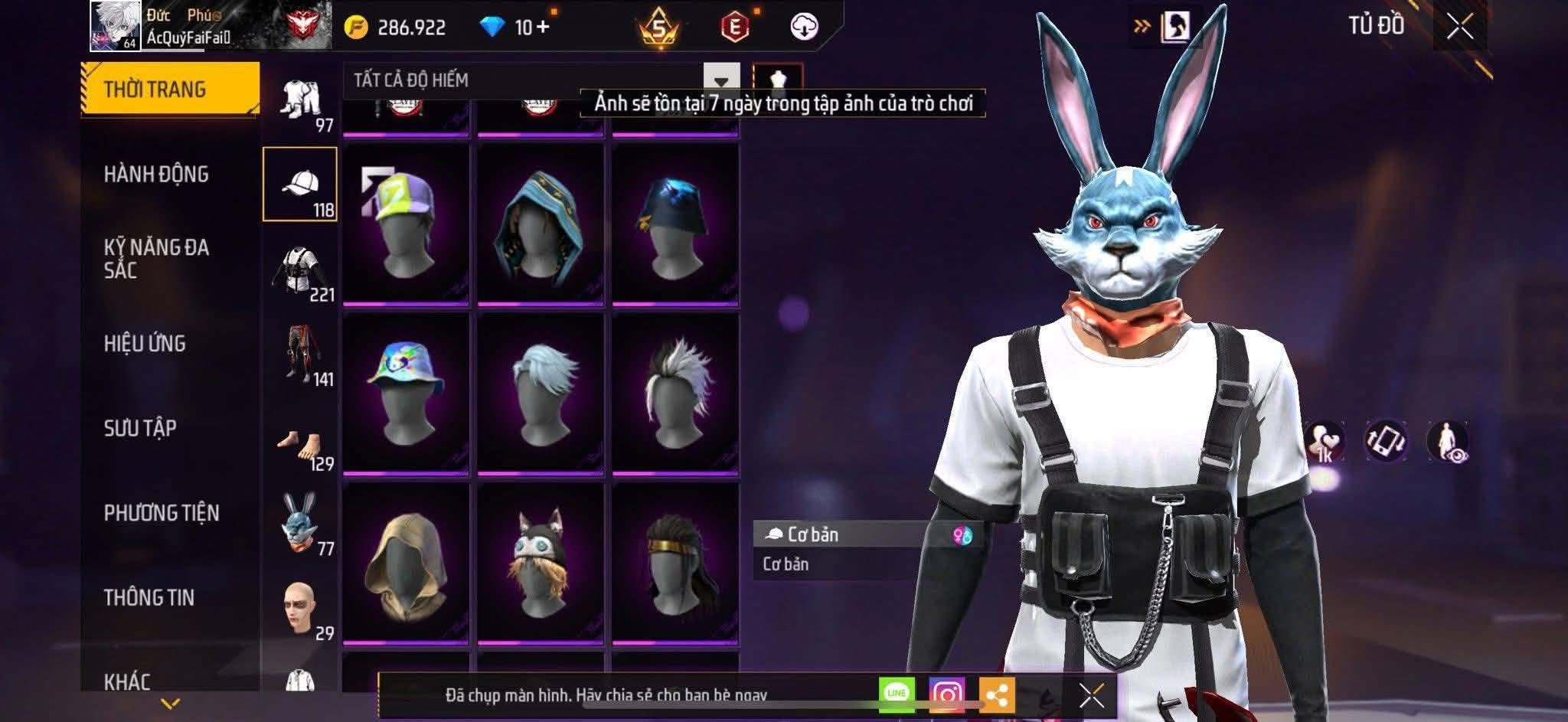Open the TẤT CẢ ĐỘ HIẾM rarity dropdown

(x=720, y=80)
